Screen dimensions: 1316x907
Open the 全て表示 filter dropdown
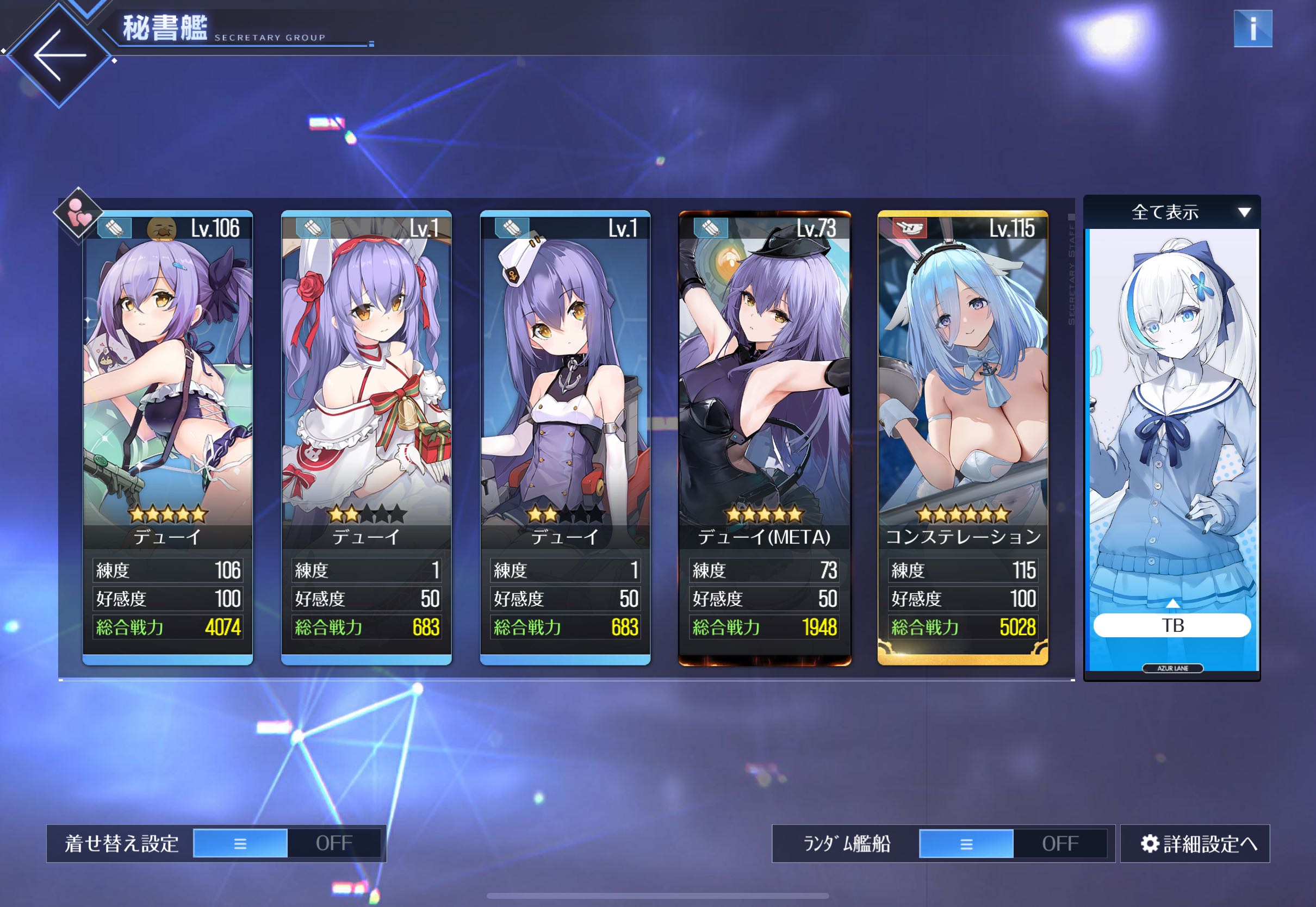(x=1172, y=212)
